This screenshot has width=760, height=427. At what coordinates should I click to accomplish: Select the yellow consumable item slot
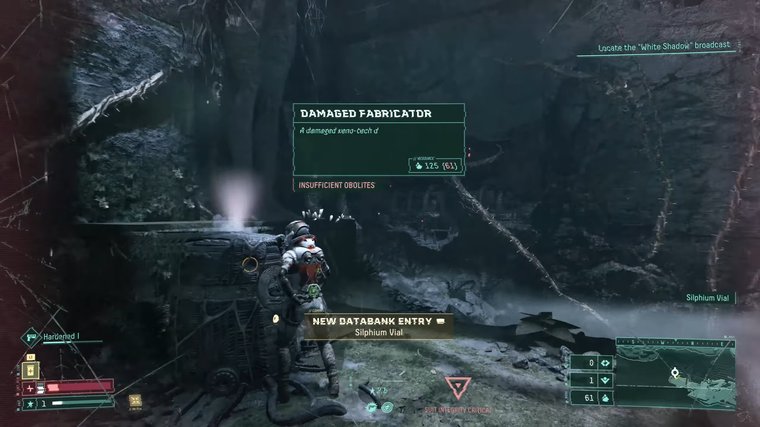click(29, 370)
